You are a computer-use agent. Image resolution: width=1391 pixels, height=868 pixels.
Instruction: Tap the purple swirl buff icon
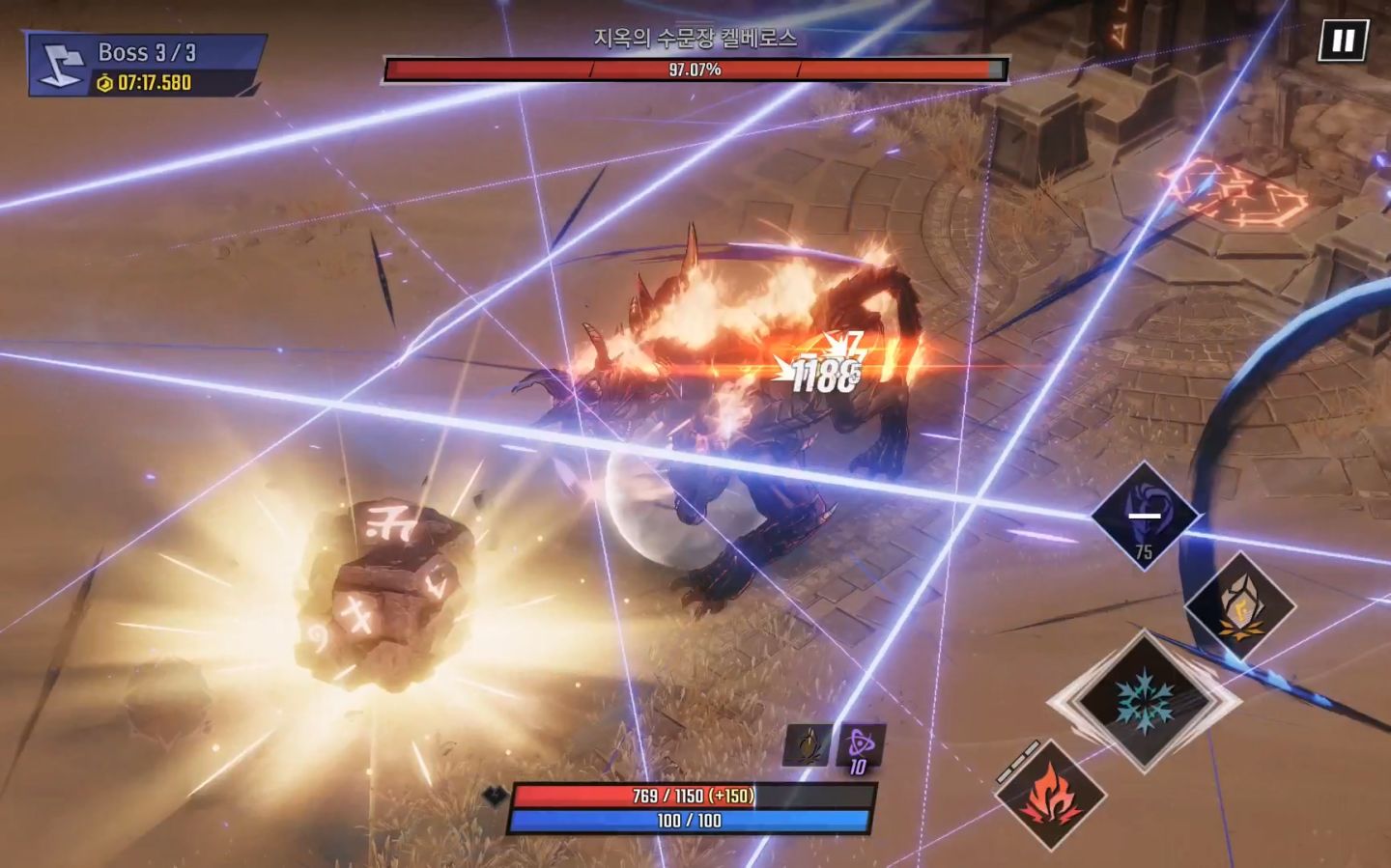click(859, 746)
